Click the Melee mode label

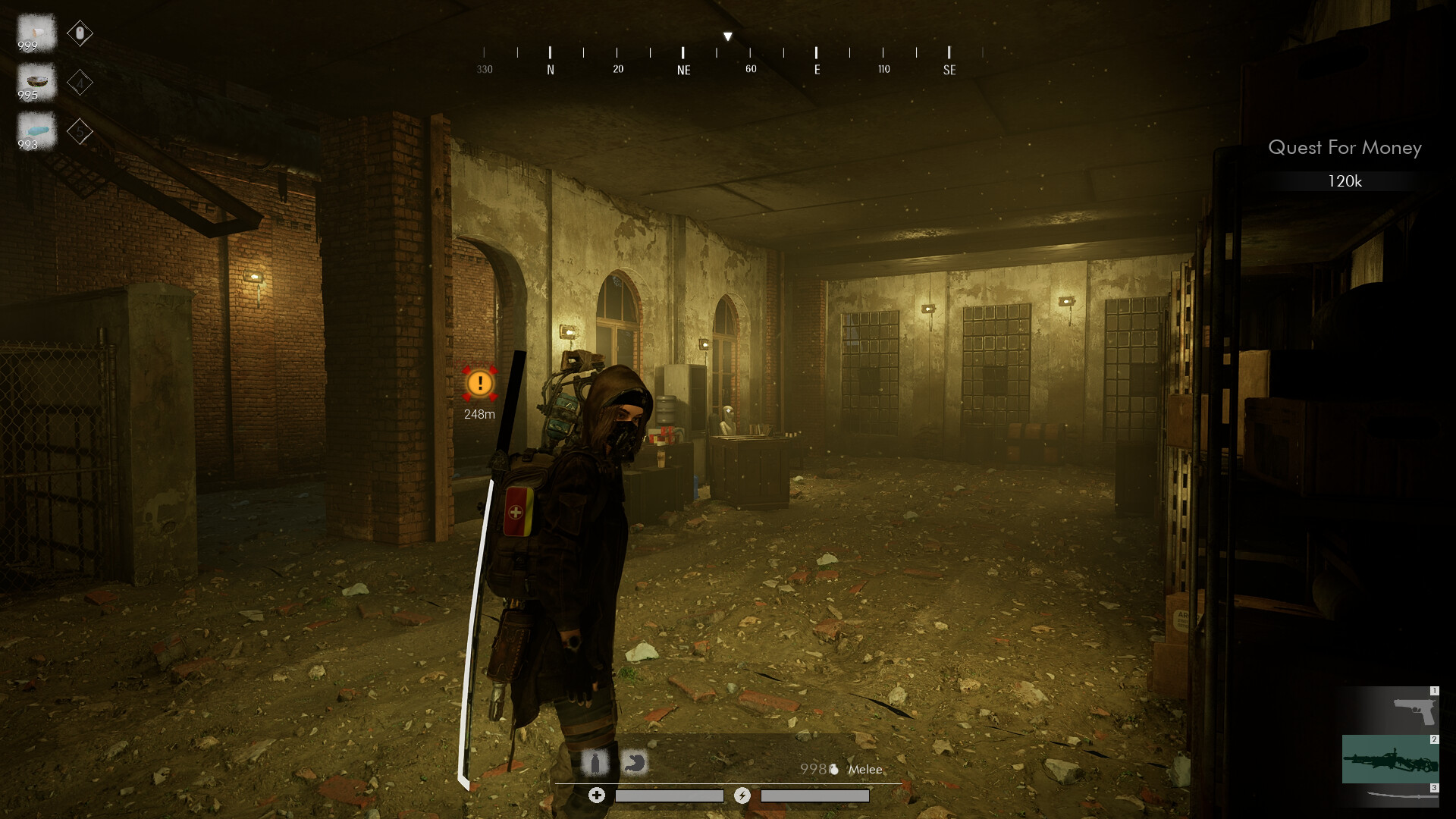point(865,770)
